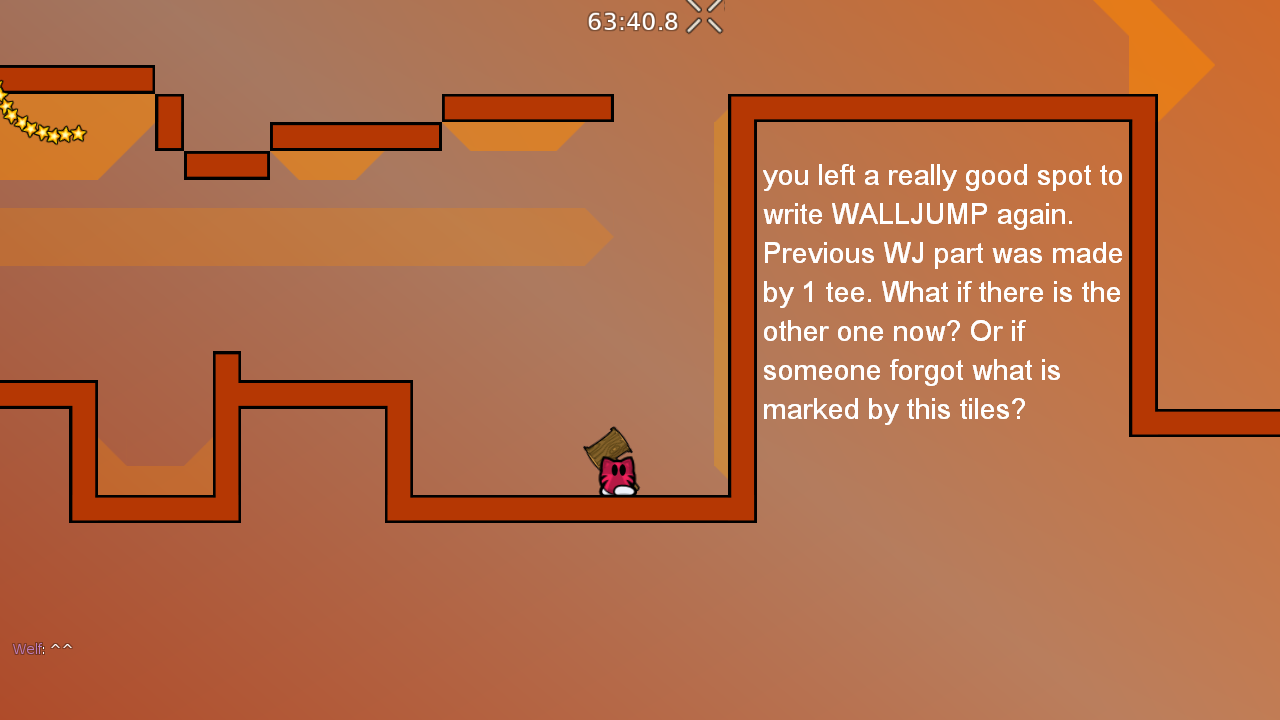Click the ^^ emote text in chat
Screen dimensions: 1280x720
tap(63, 646)
